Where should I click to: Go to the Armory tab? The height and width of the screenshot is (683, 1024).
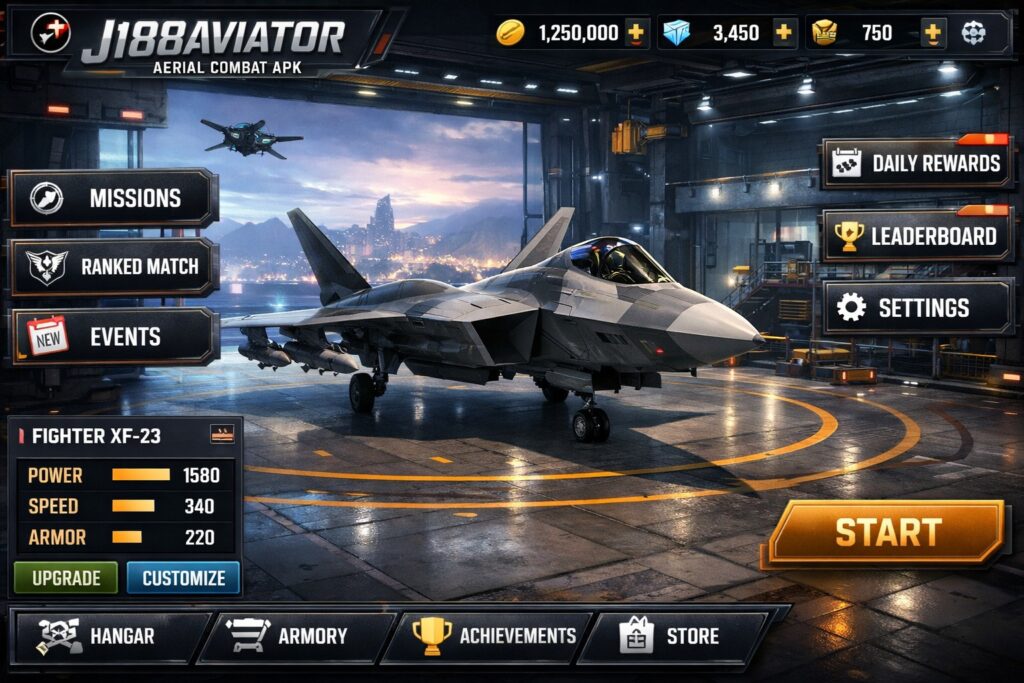[x=295, y=636]
